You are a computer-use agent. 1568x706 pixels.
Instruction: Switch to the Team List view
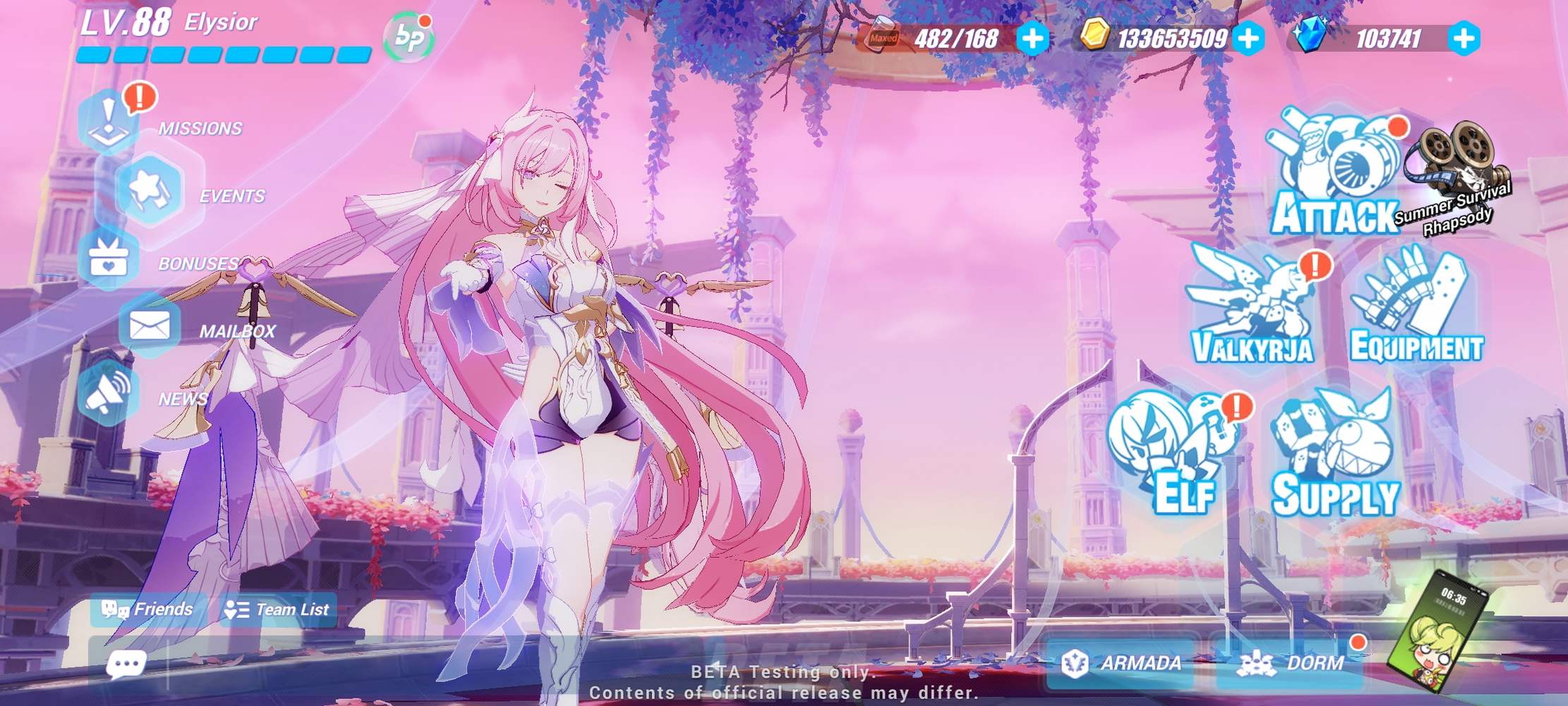pos(277,609)
